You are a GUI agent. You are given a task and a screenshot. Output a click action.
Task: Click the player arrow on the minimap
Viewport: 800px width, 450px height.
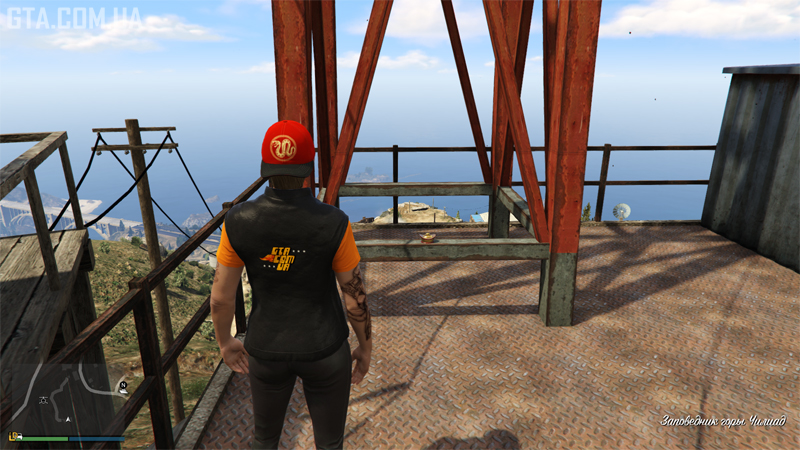pyautogui.click(x=68, y=420)
